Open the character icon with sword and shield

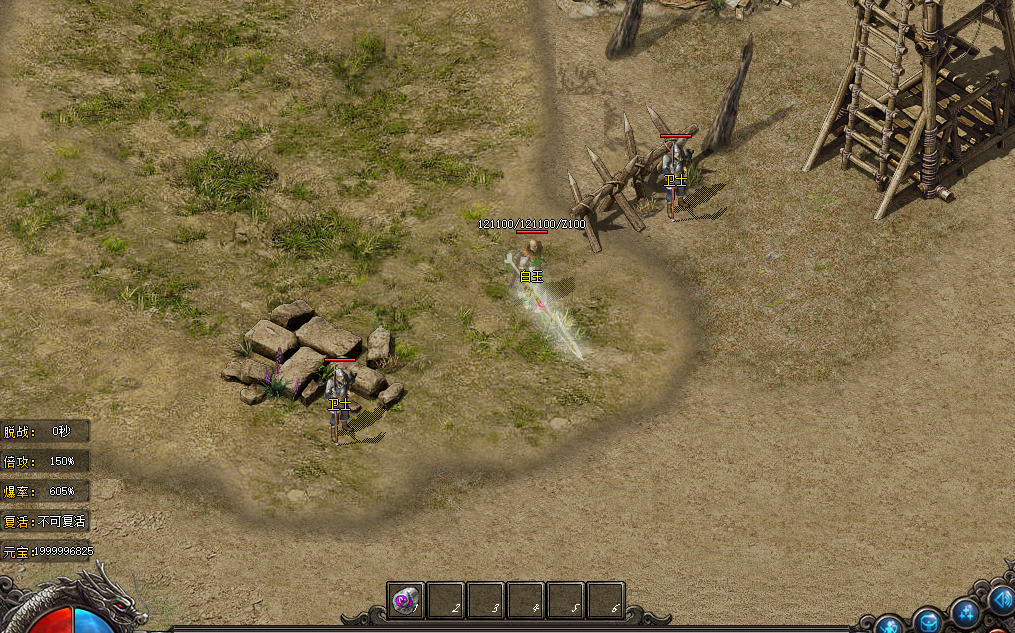point(889,625)
